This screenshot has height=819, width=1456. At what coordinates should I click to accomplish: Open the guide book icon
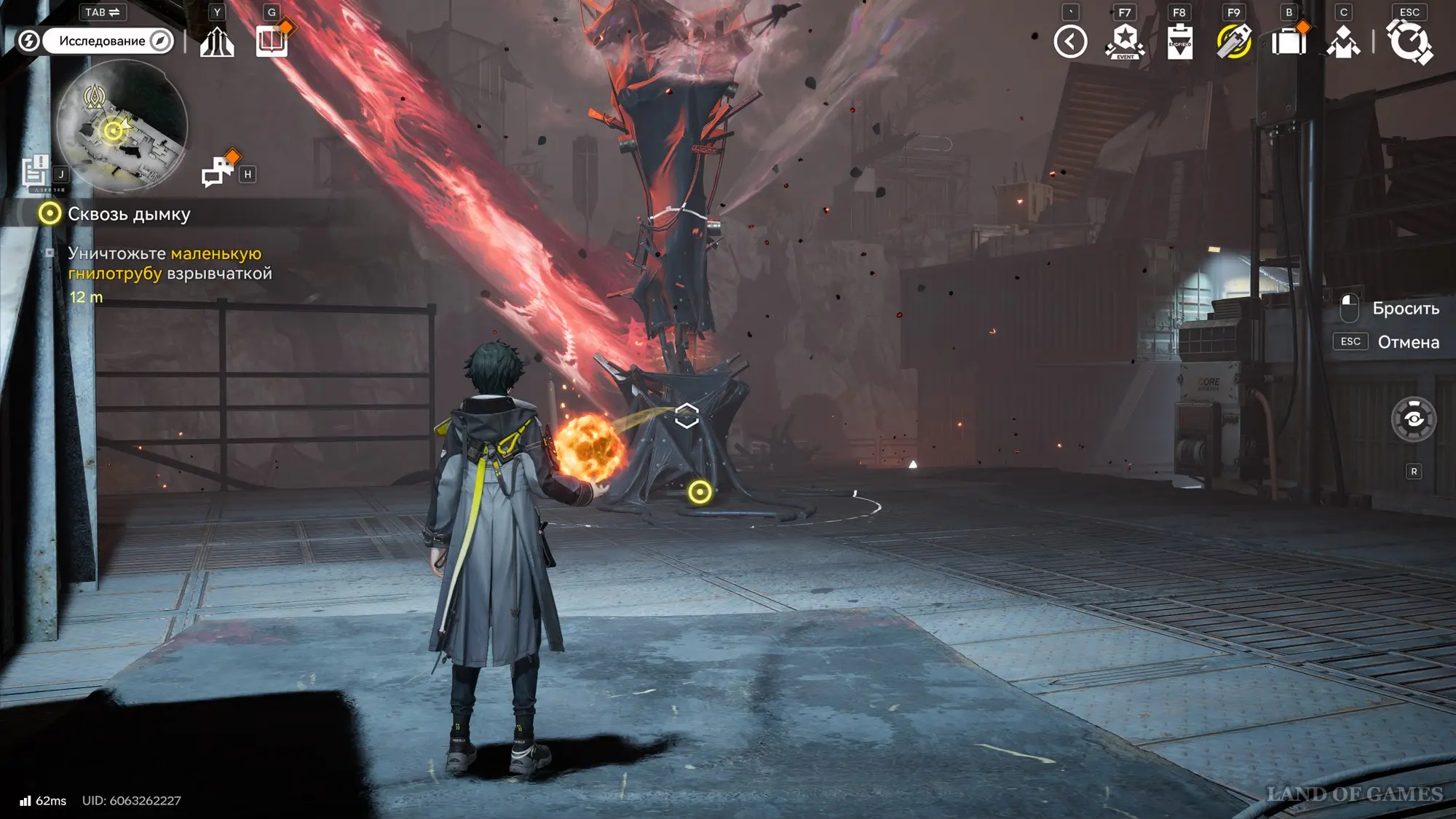(x=272, y=41)
